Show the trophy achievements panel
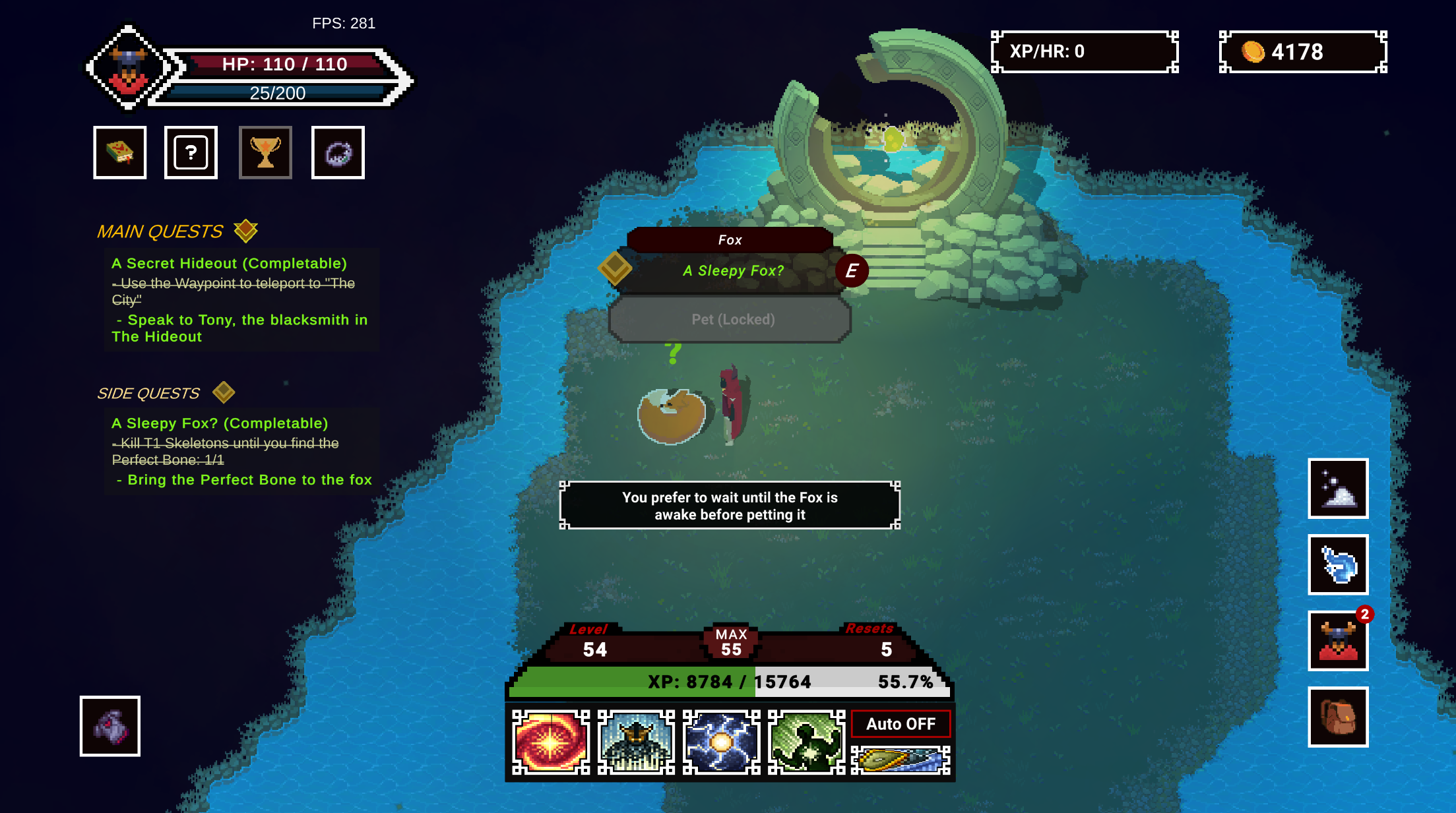The image size is (1456, 813). pyautogui.click(x=265, y=152)
